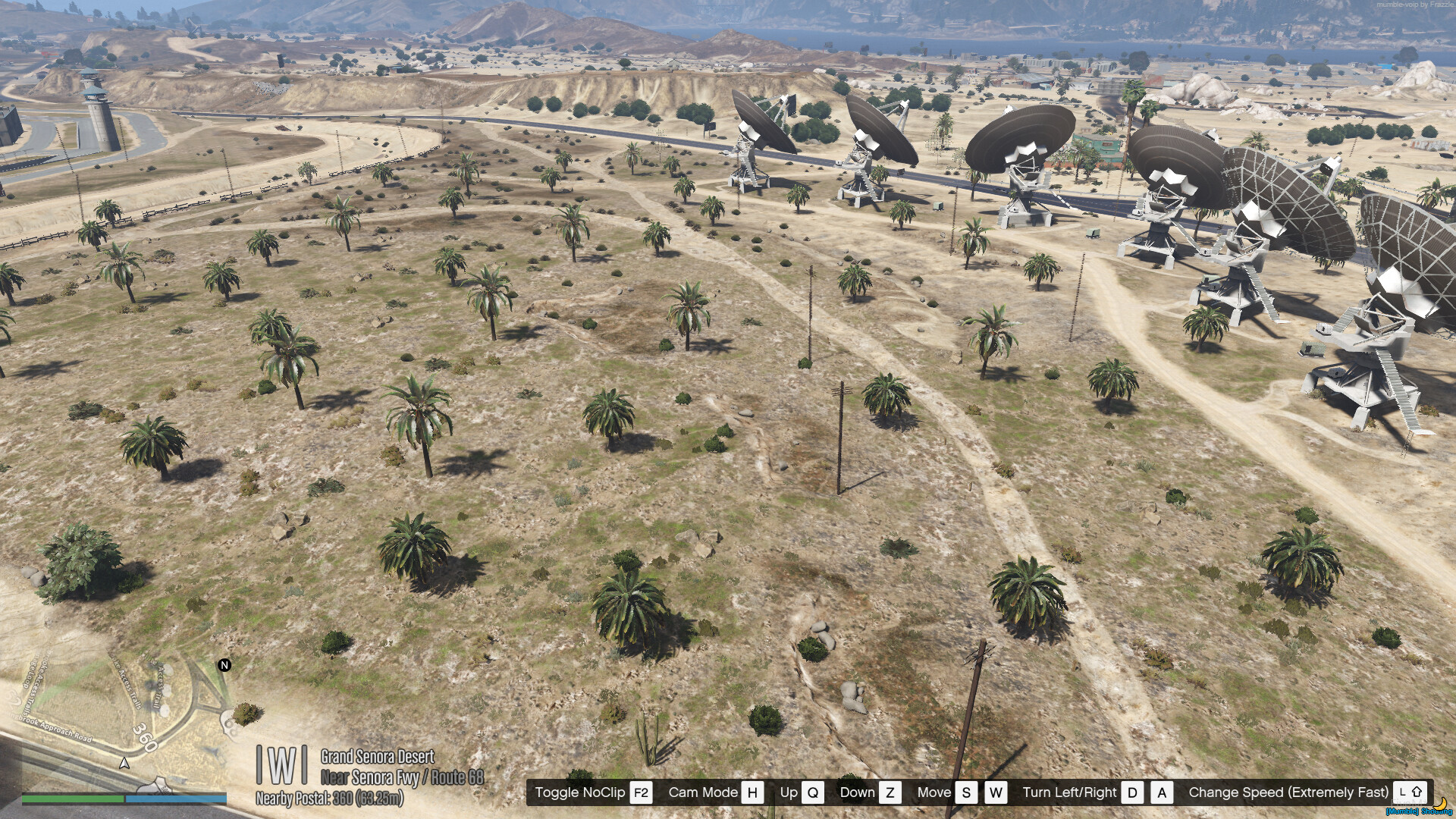
Task: Click the H Cam Mode key icon
Action: point(752,792)
